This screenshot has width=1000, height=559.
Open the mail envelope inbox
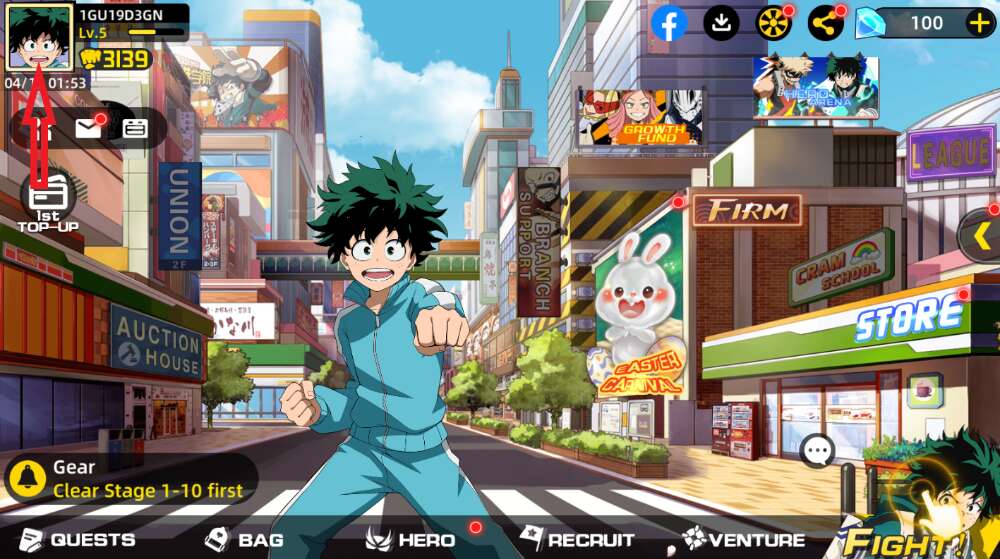coord(89,128)
